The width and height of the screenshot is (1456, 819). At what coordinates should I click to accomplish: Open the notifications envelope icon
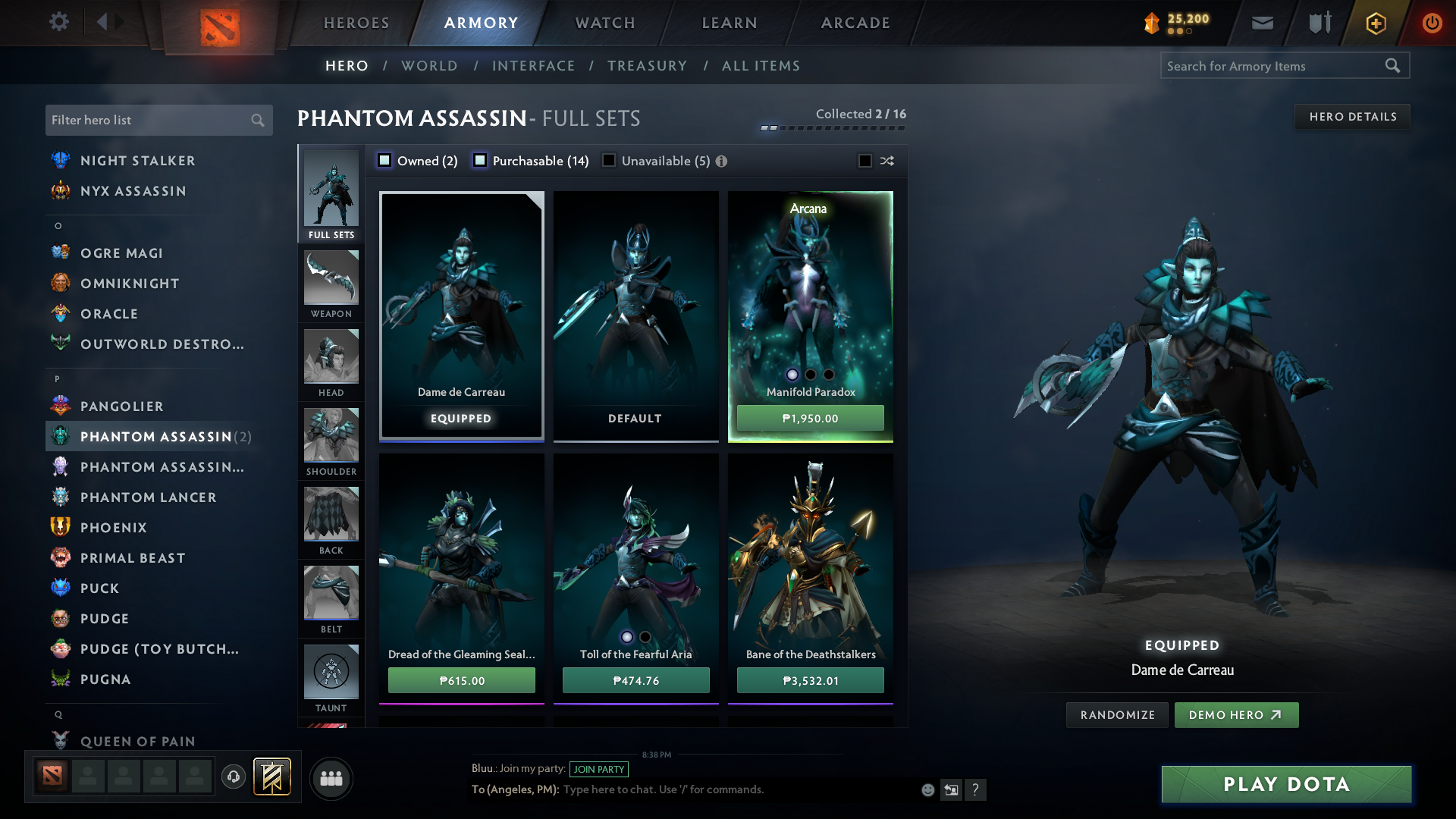coord(1261,22)
